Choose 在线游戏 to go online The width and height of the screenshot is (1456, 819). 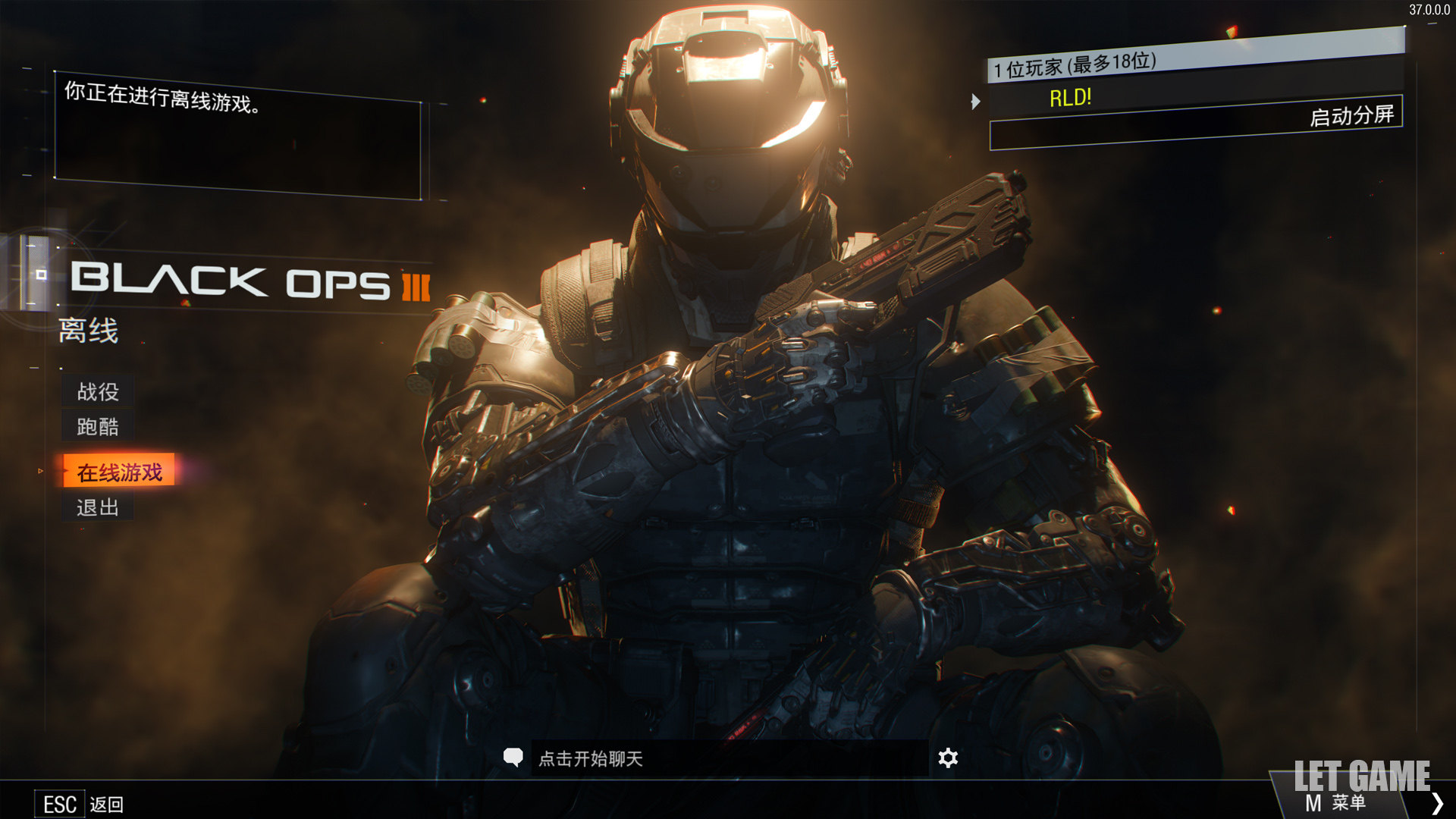(x=119, y=472)
